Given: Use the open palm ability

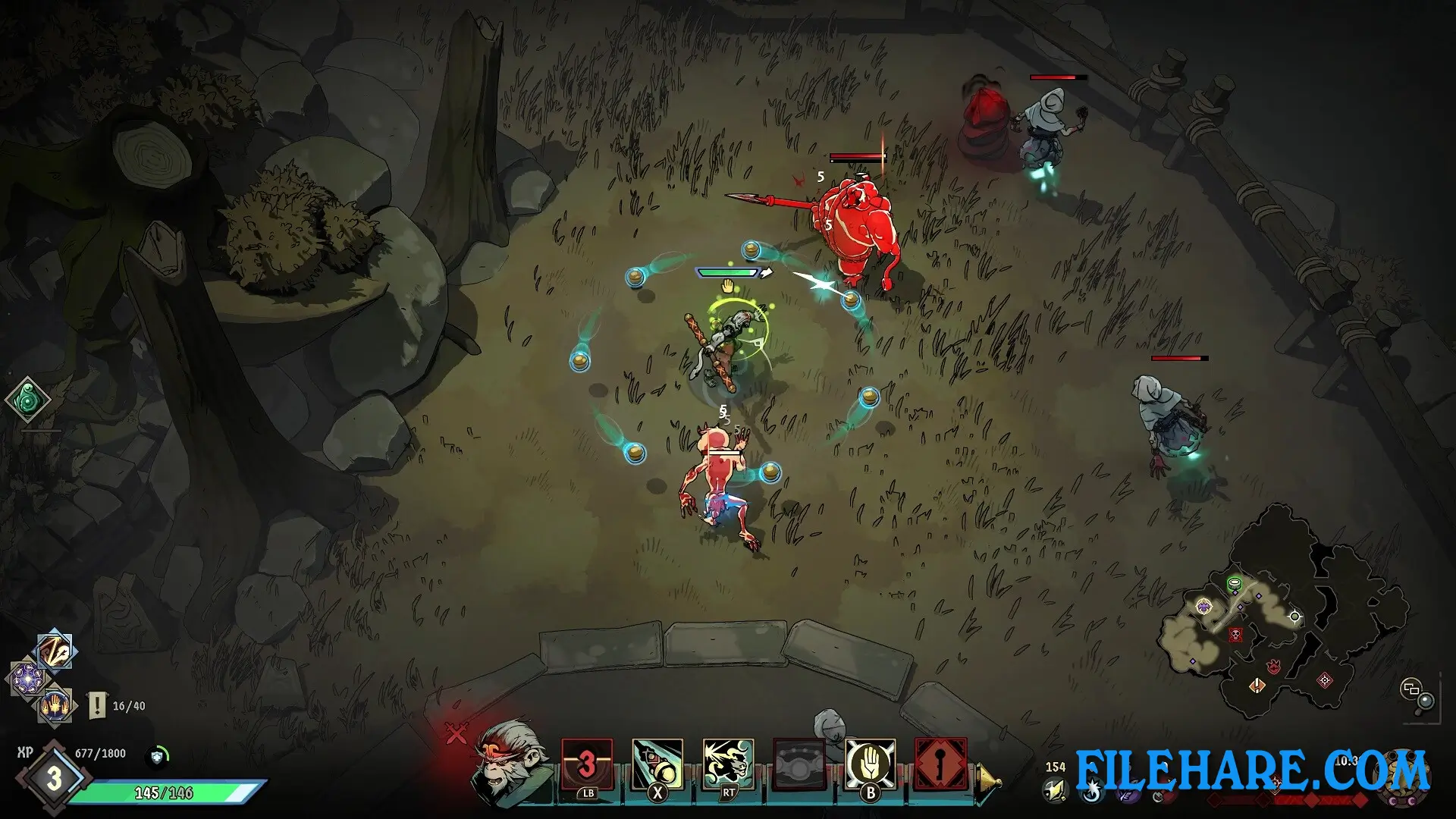Looking at the screenshot, I should coord(870,764).
